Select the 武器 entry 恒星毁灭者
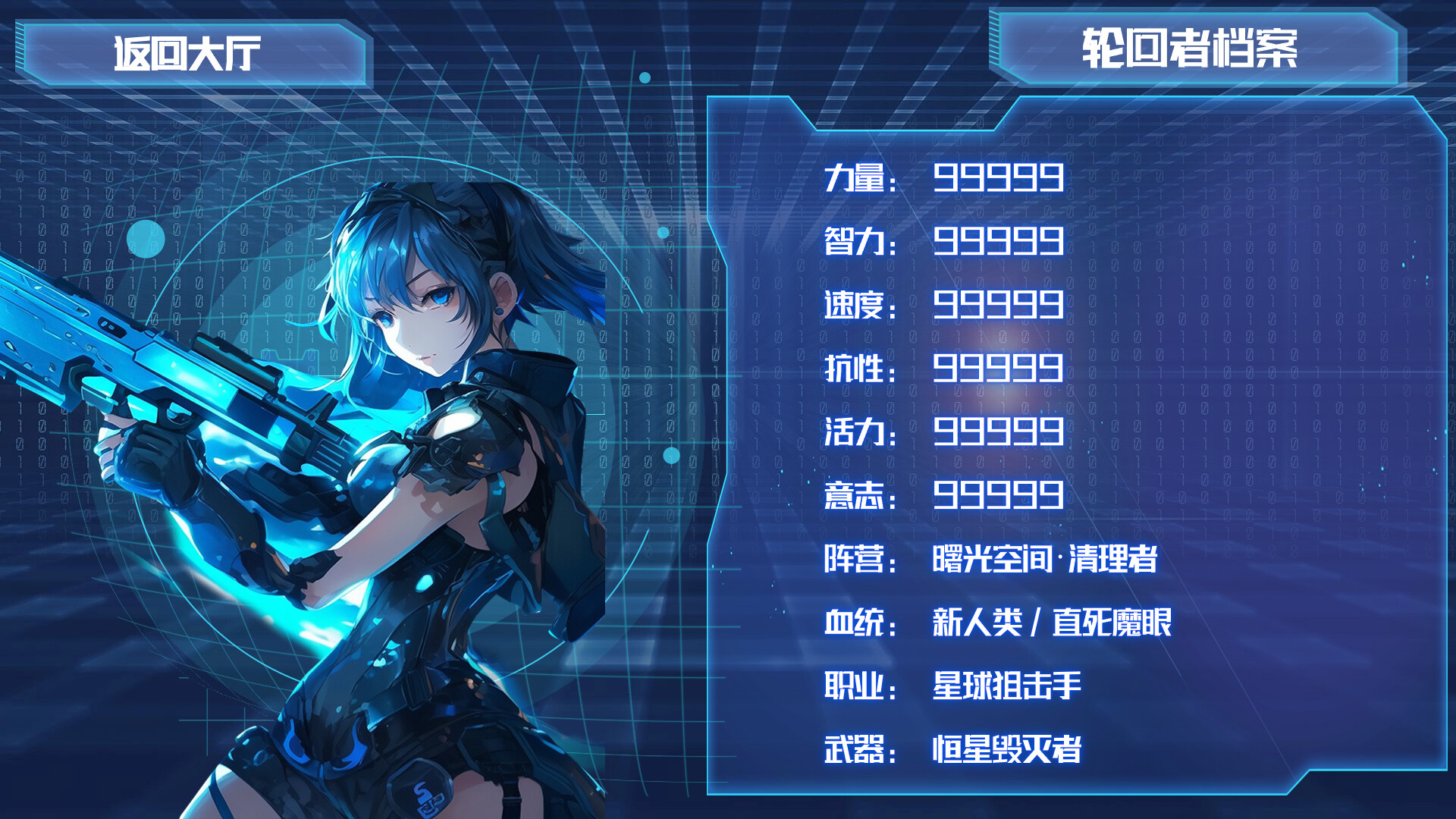Viewport: 1456px width, 819px height. 1009,751
